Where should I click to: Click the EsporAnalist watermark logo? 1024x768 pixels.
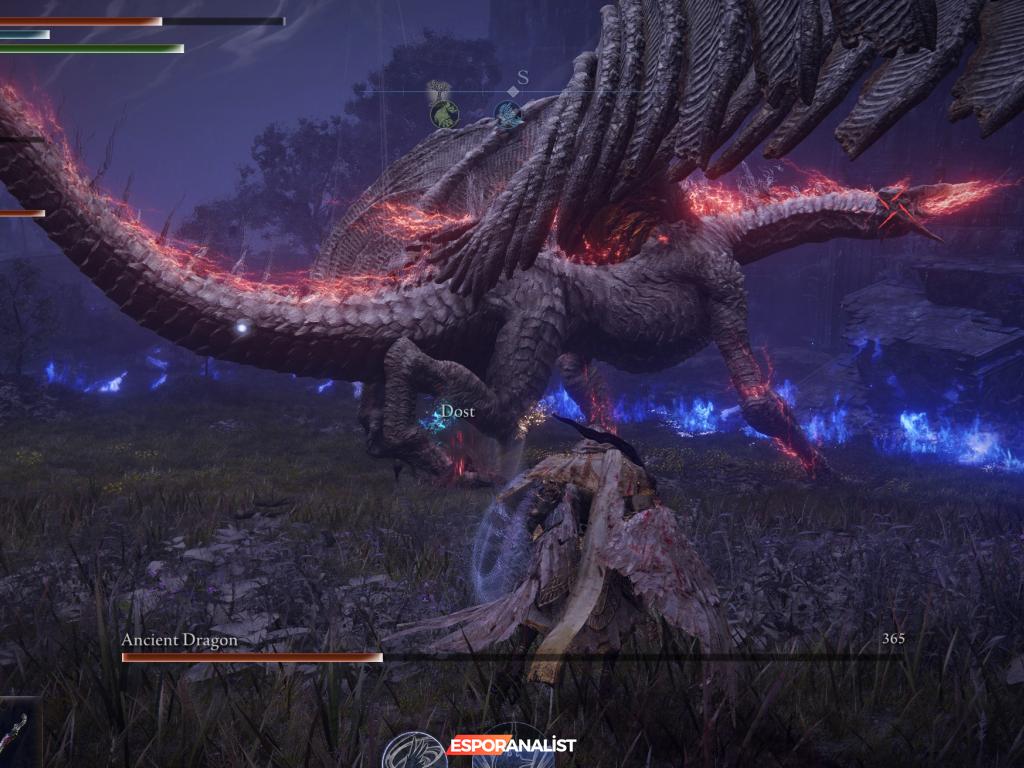(x=512, y=745)
